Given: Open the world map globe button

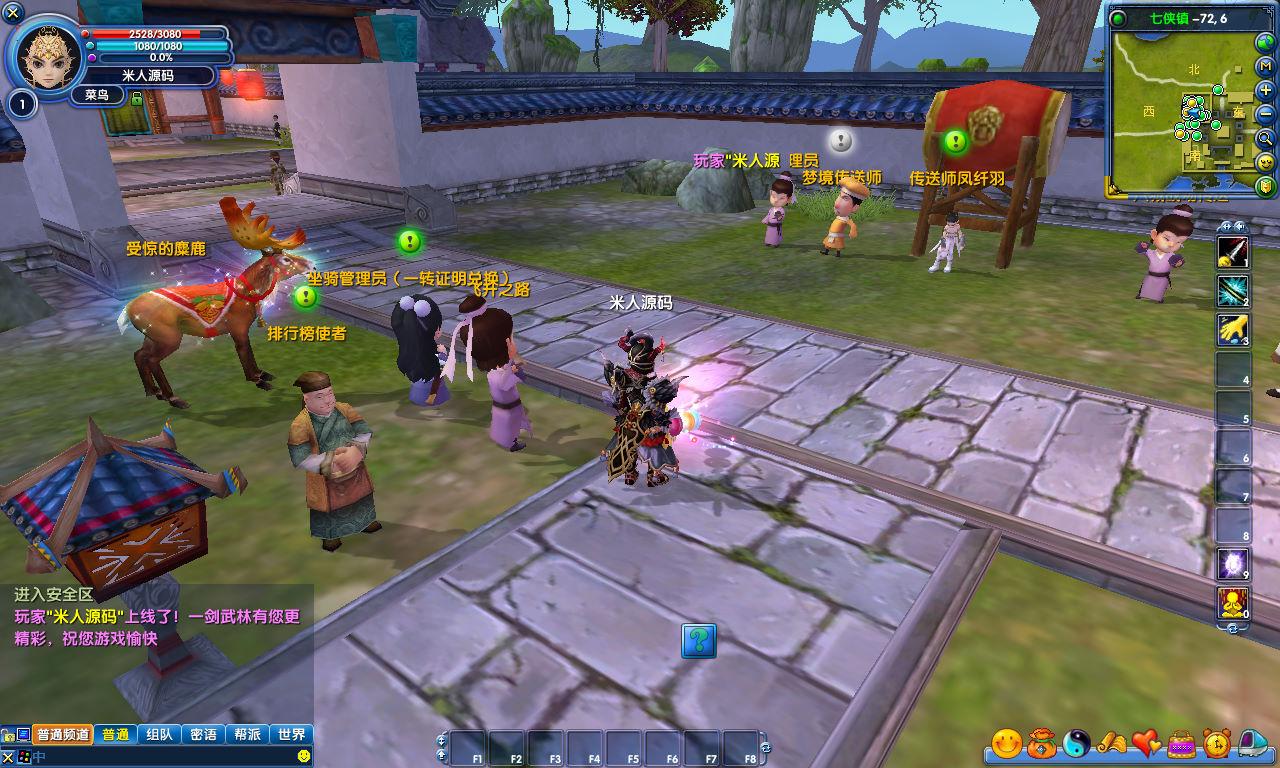Looking at the screenshot, I should [x=1265, y=42].
